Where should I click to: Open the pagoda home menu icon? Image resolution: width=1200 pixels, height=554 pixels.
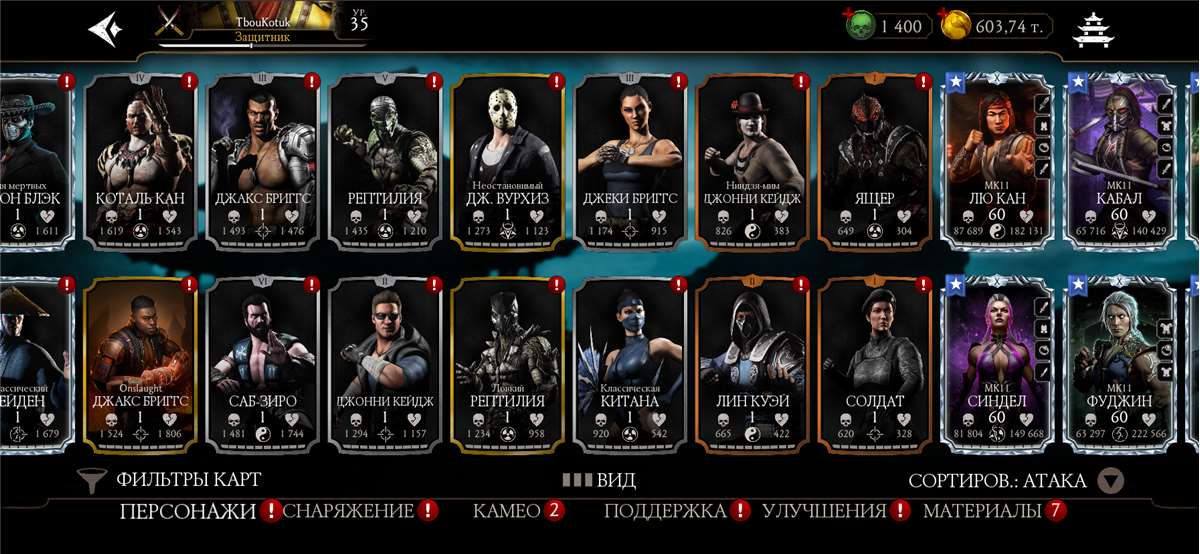point(1092,29)
